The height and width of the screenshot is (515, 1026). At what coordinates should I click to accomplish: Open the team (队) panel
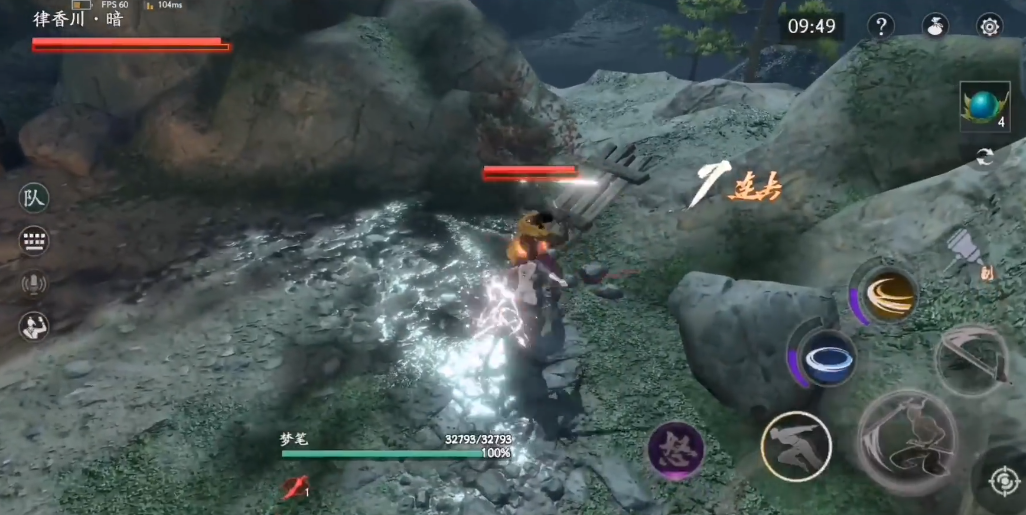pos(34,198)
